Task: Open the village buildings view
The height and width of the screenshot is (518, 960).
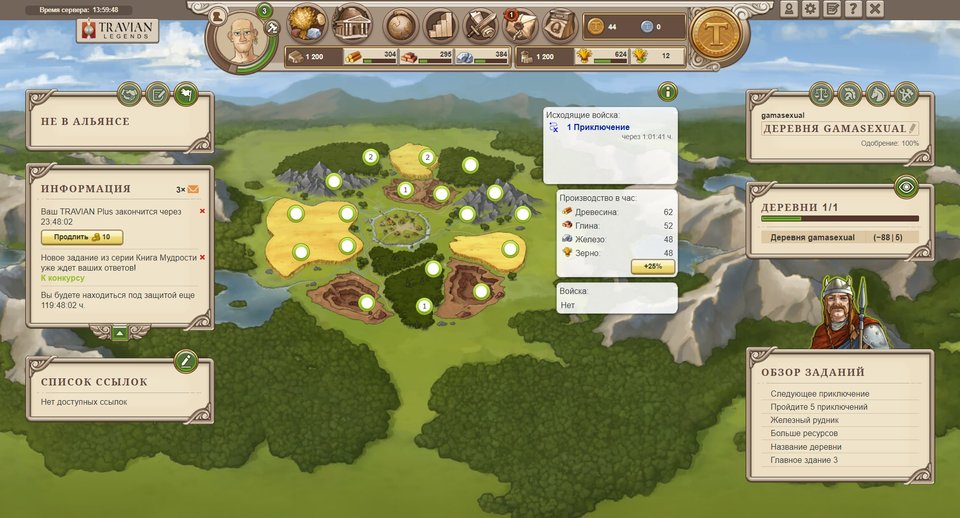Action: 351,24
